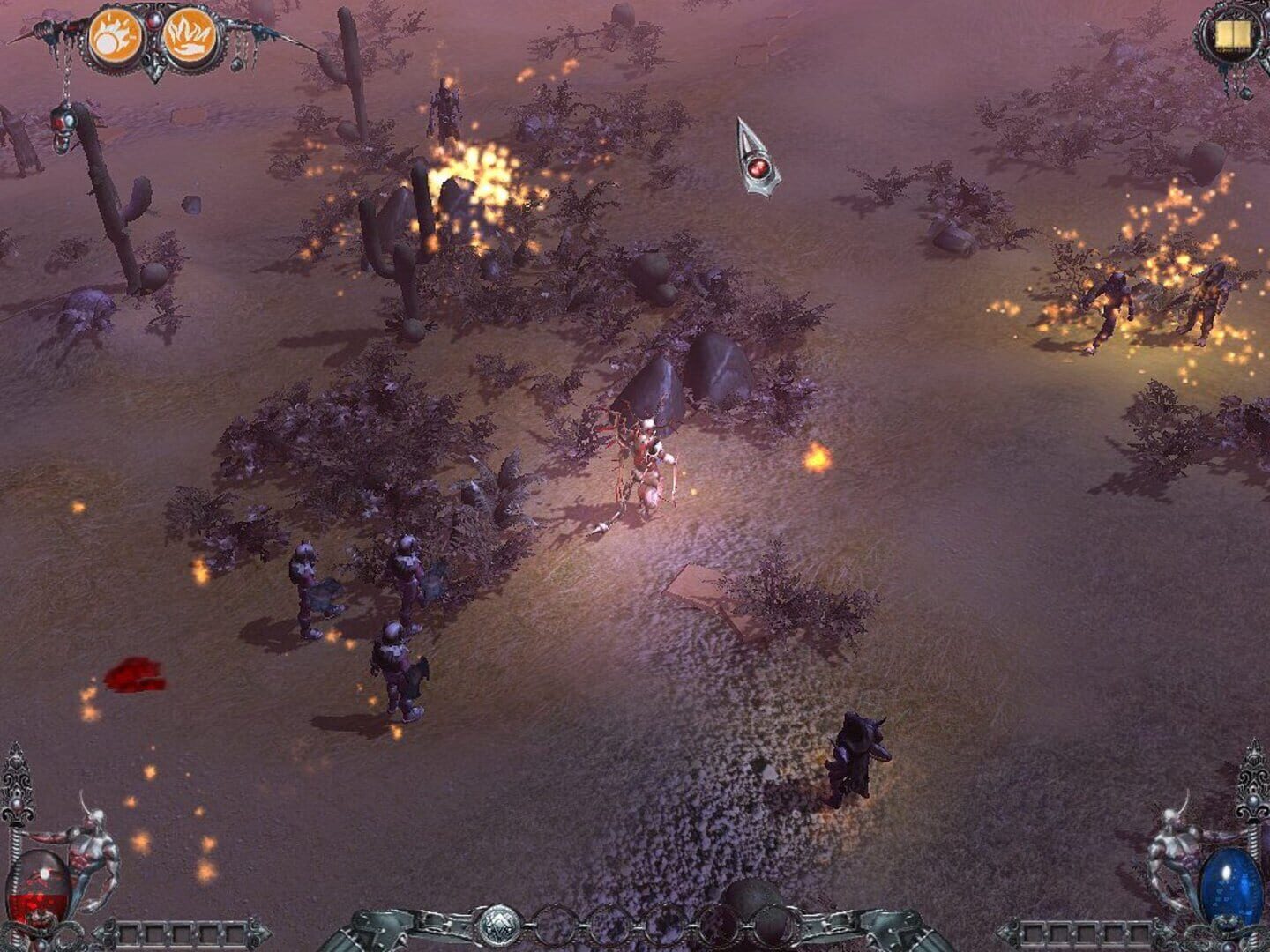Pick up the red loot lying on the ground
This screenshot has width=1270, height=952.
[137, 674]
